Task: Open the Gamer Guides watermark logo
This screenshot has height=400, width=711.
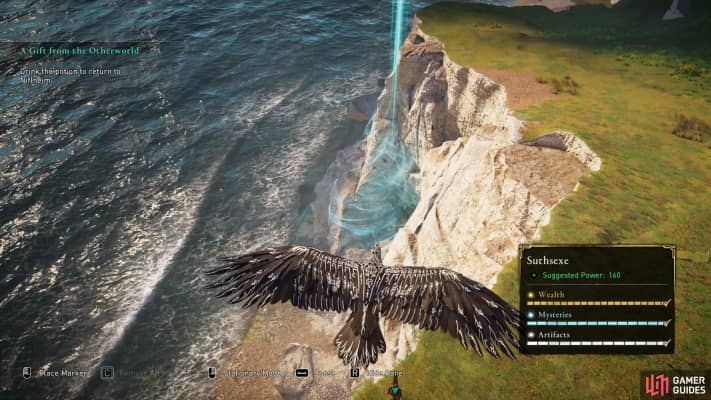Action: [x=676, y=384]
